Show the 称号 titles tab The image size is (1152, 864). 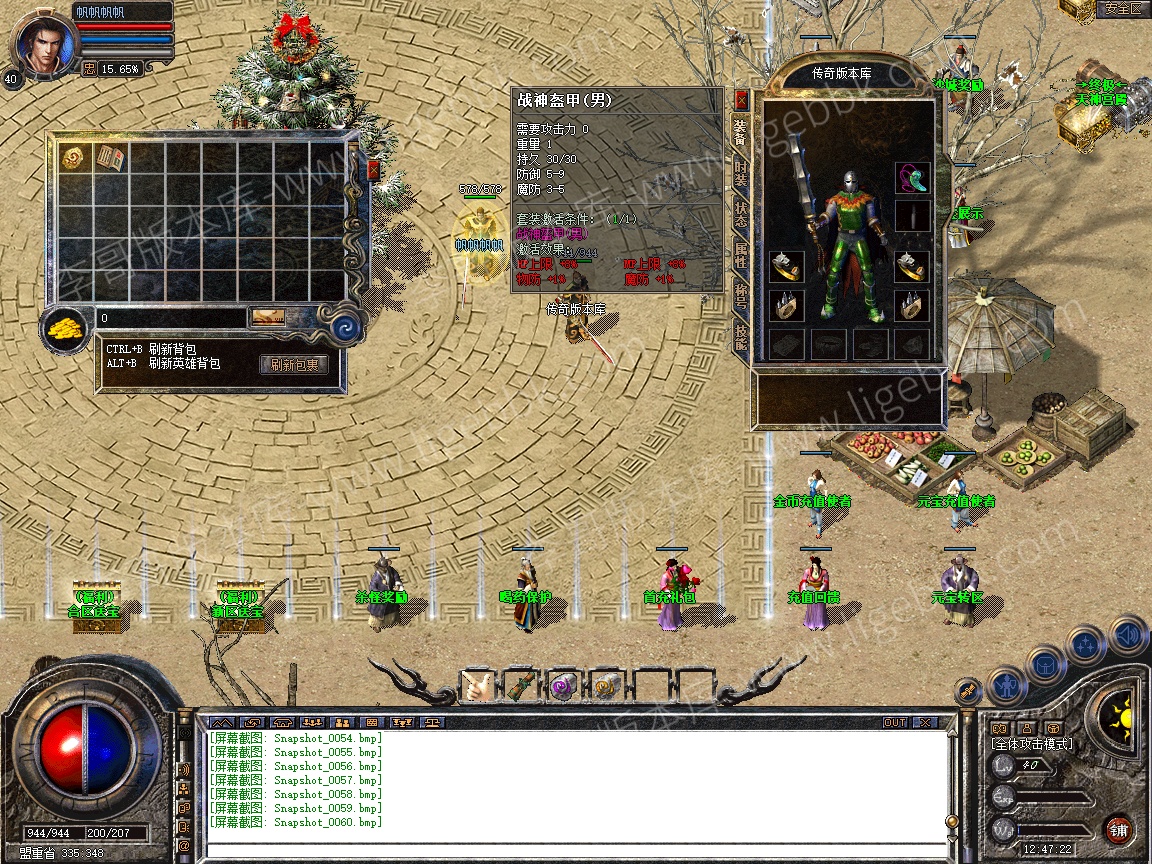(741, 295)
